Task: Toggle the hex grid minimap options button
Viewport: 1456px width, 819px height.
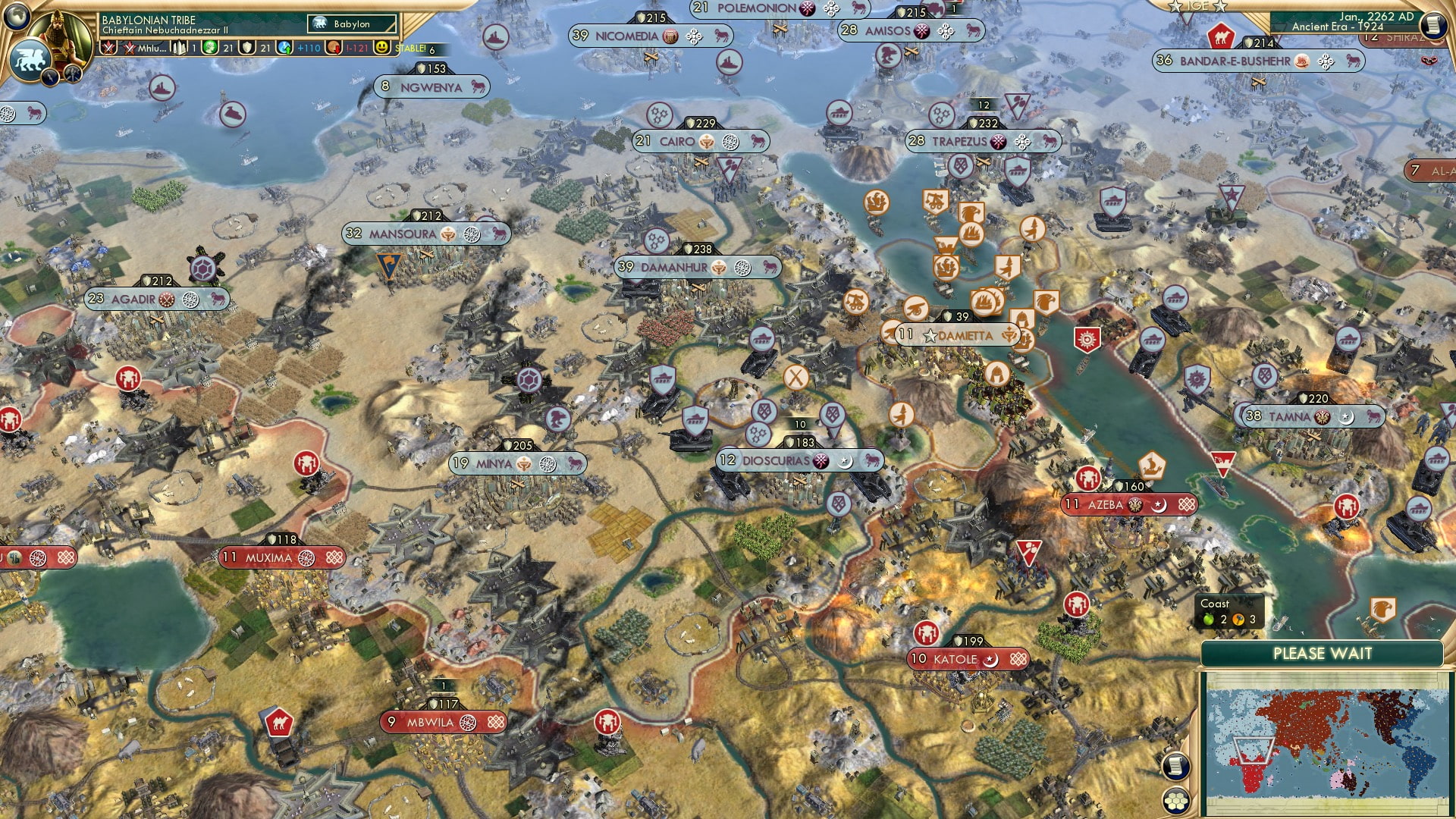Action: coord(1175,800)
